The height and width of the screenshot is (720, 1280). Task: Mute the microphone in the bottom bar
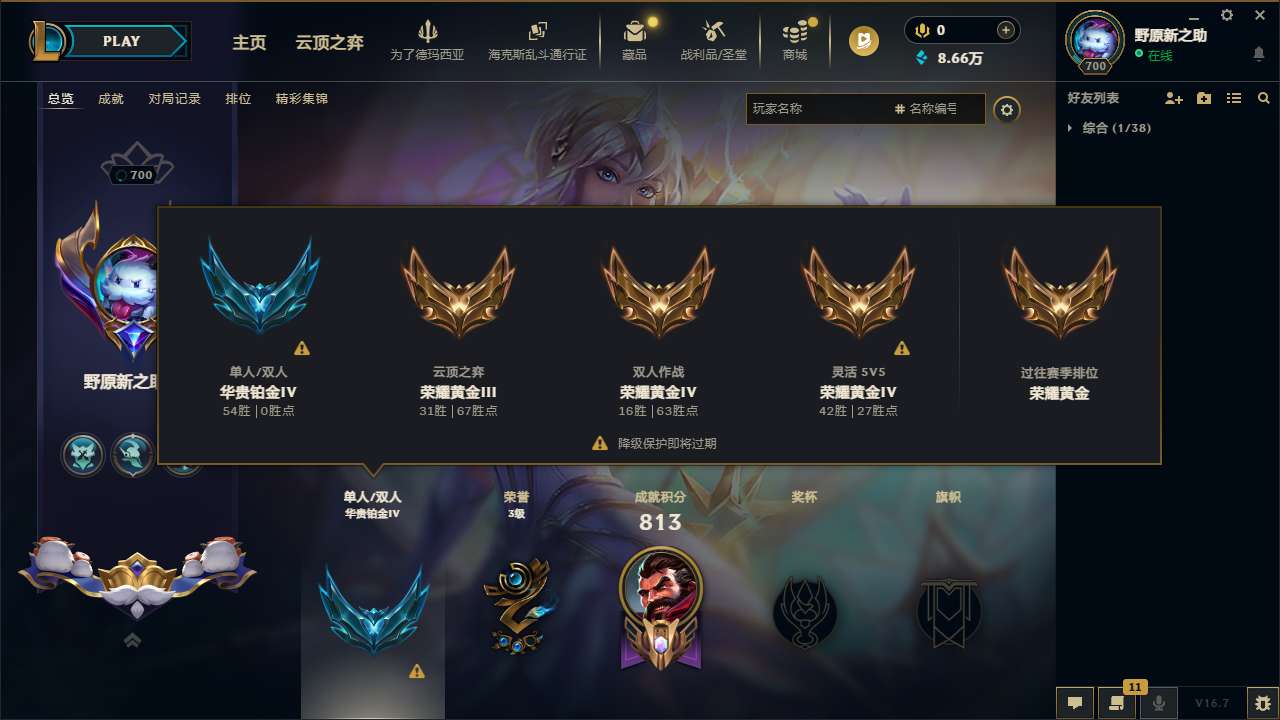coord(1159,703)
